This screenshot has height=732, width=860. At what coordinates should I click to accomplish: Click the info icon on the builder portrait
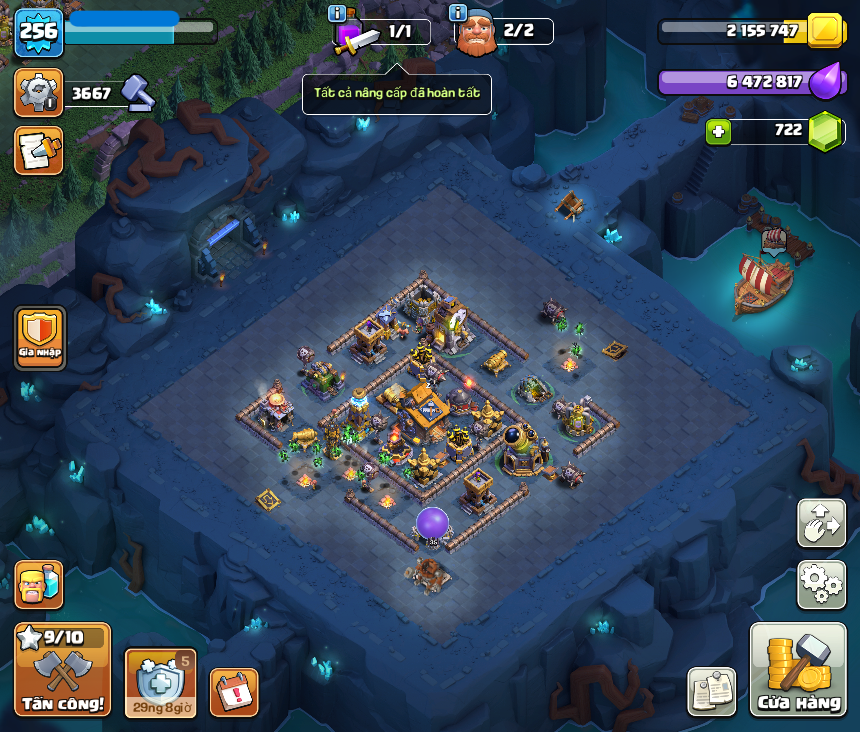click(x=458, y=13)
